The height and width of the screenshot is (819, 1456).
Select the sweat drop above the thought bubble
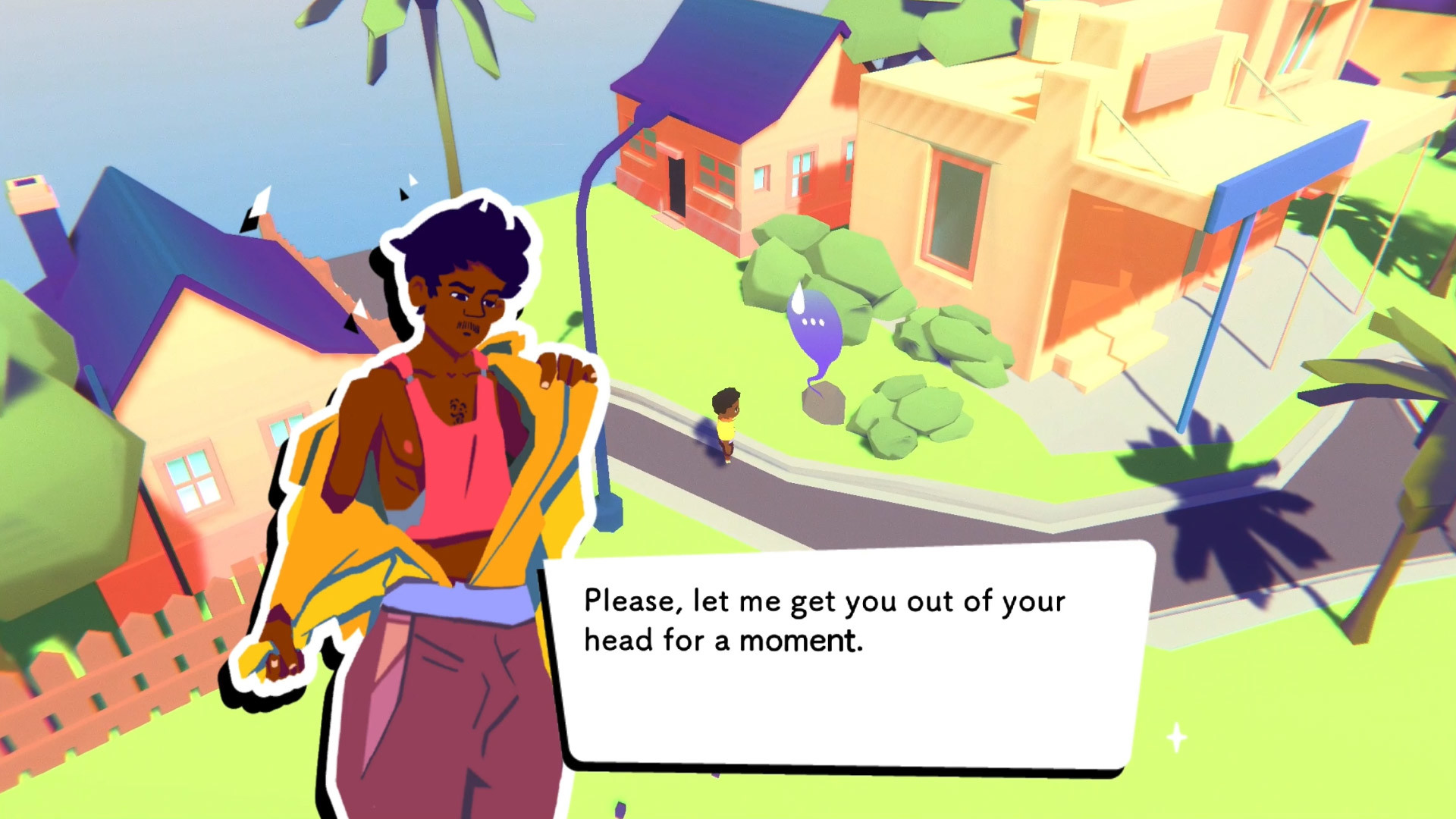tap(800, 297)
